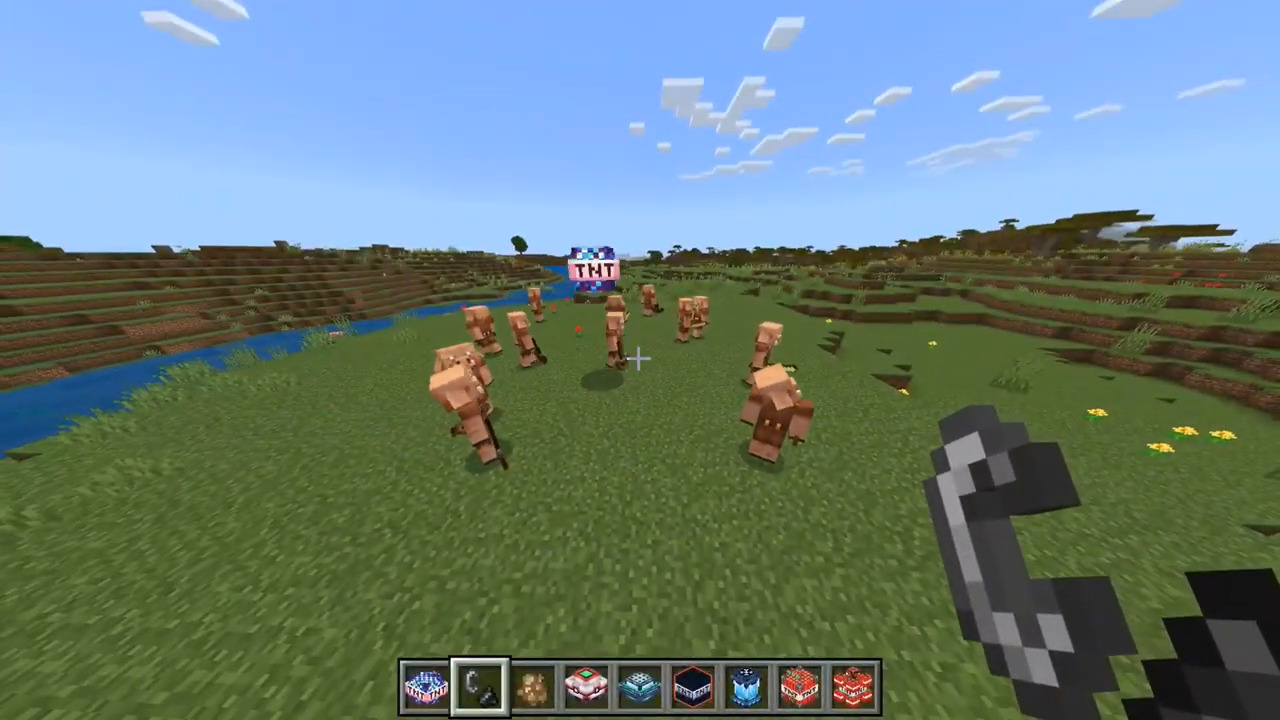Select the purple diamond TNT in slot one
This screenshot has width=1280, height=720.
pos(425,683)
